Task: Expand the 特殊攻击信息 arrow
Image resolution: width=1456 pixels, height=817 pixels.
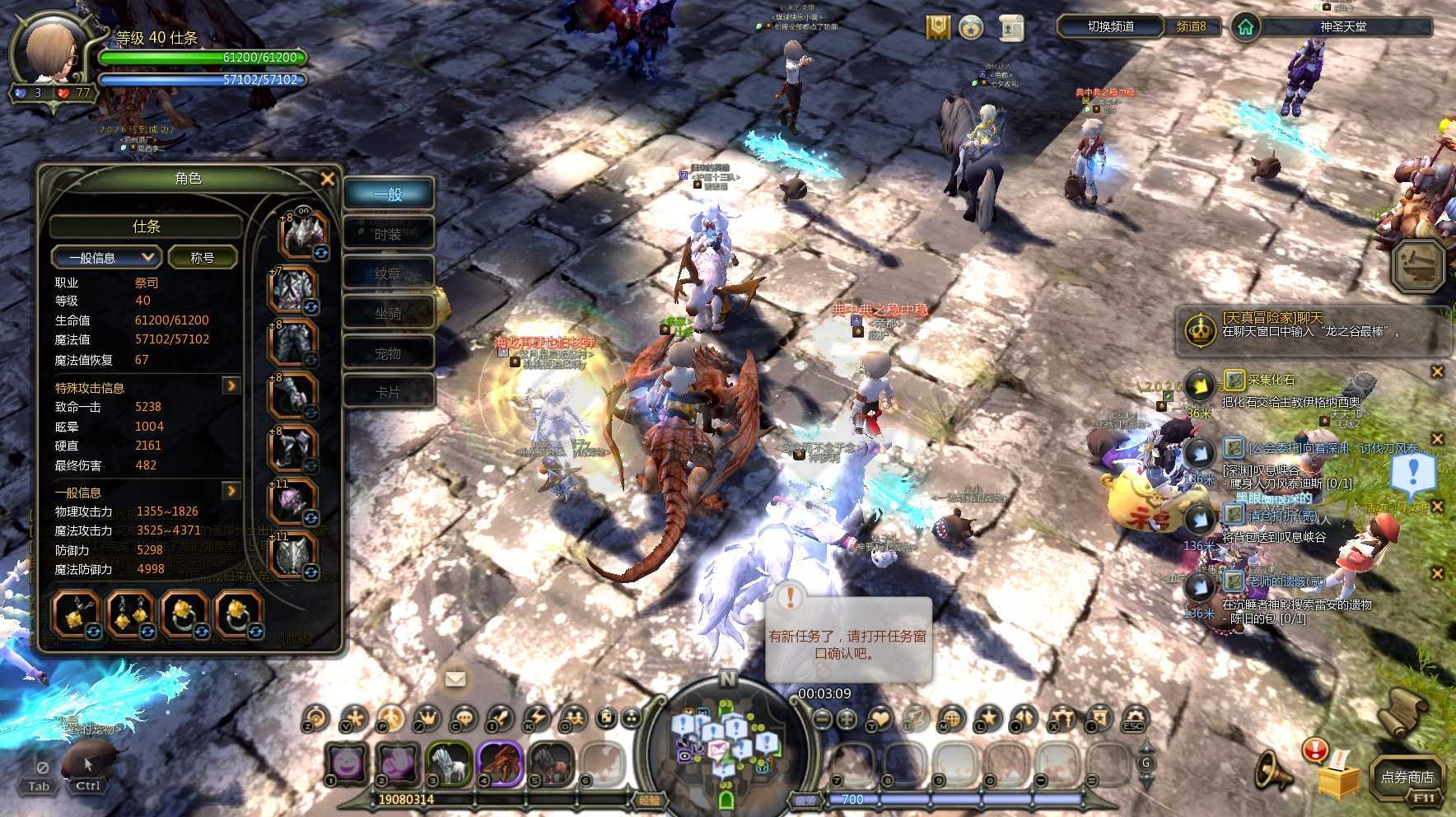Action: point(231,385)
